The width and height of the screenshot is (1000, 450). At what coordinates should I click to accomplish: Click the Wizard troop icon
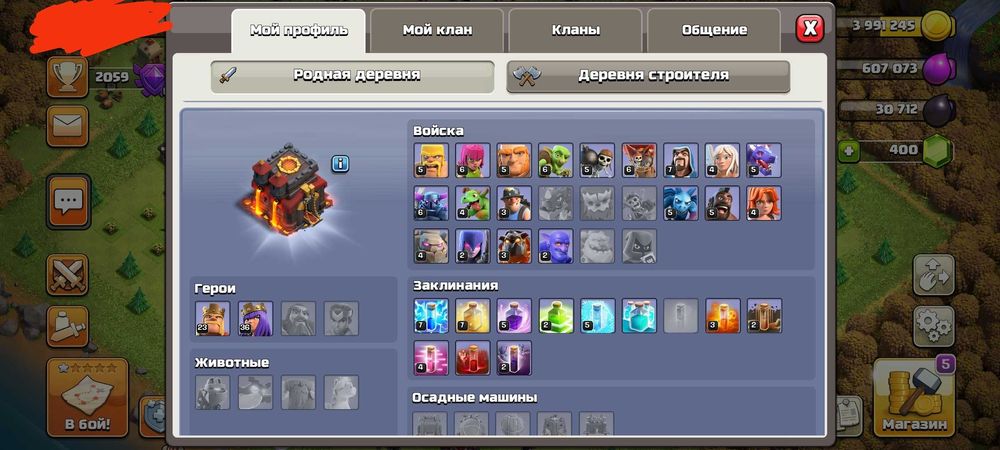[680, 160]
